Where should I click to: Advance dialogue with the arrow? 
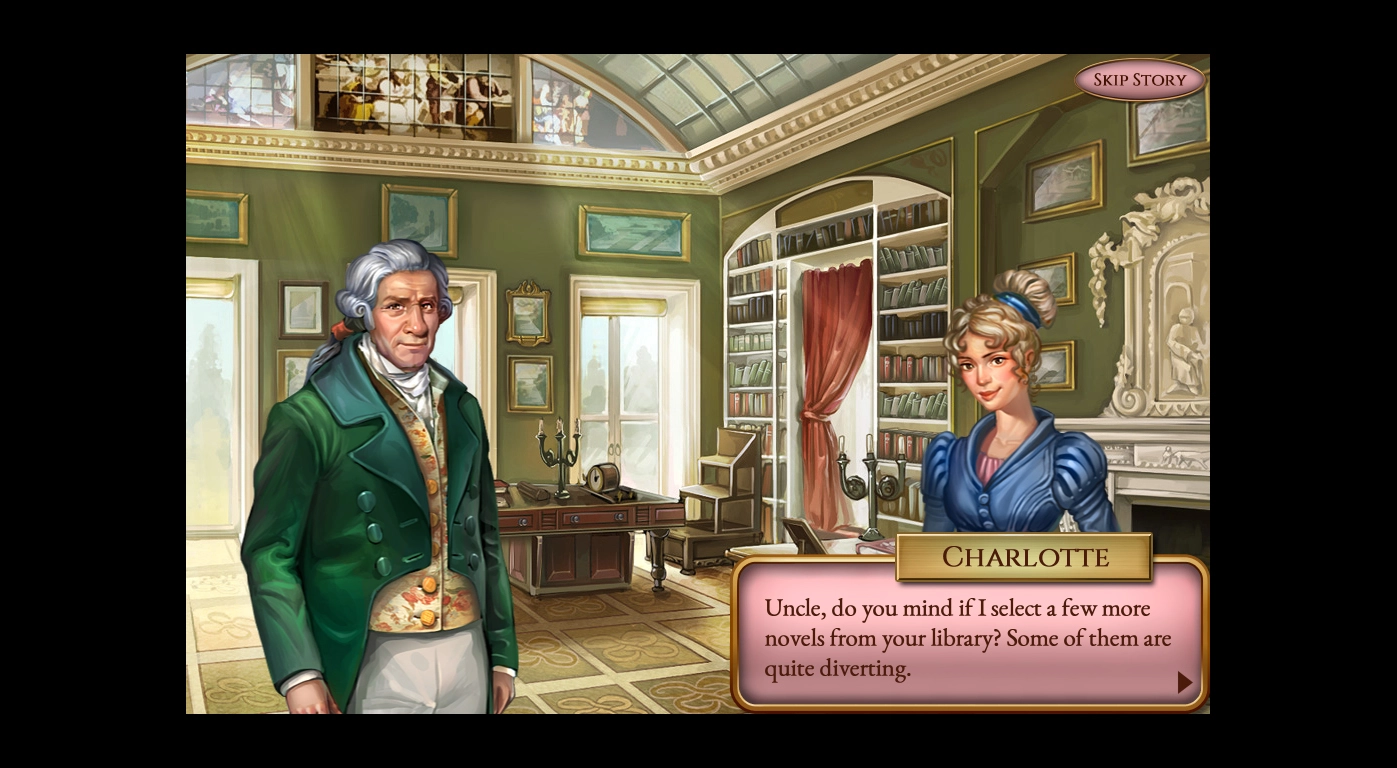pyautogui.click(x=1184, y=682)
